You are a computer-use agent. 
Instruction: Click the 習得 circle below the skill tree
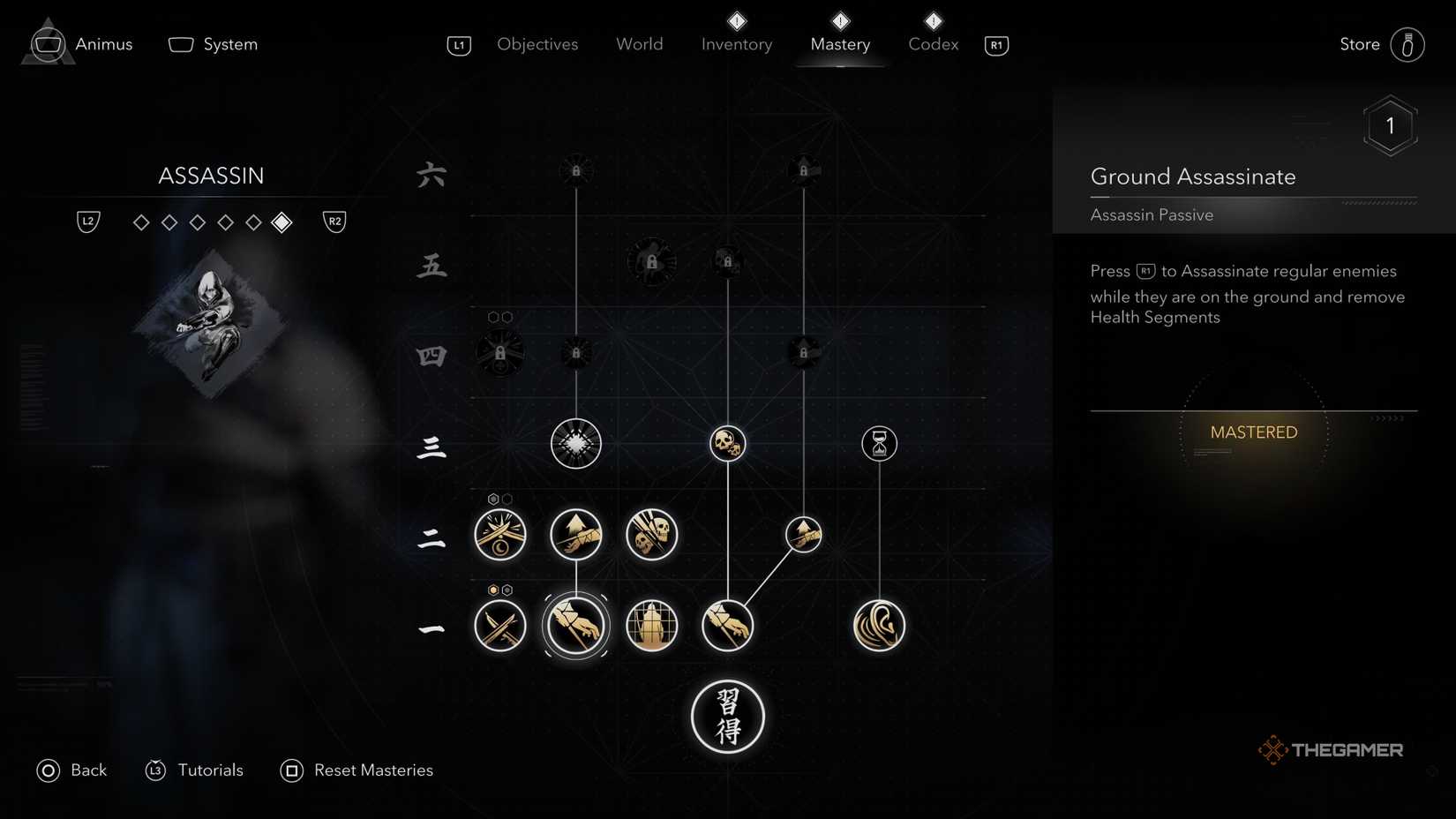727,717
